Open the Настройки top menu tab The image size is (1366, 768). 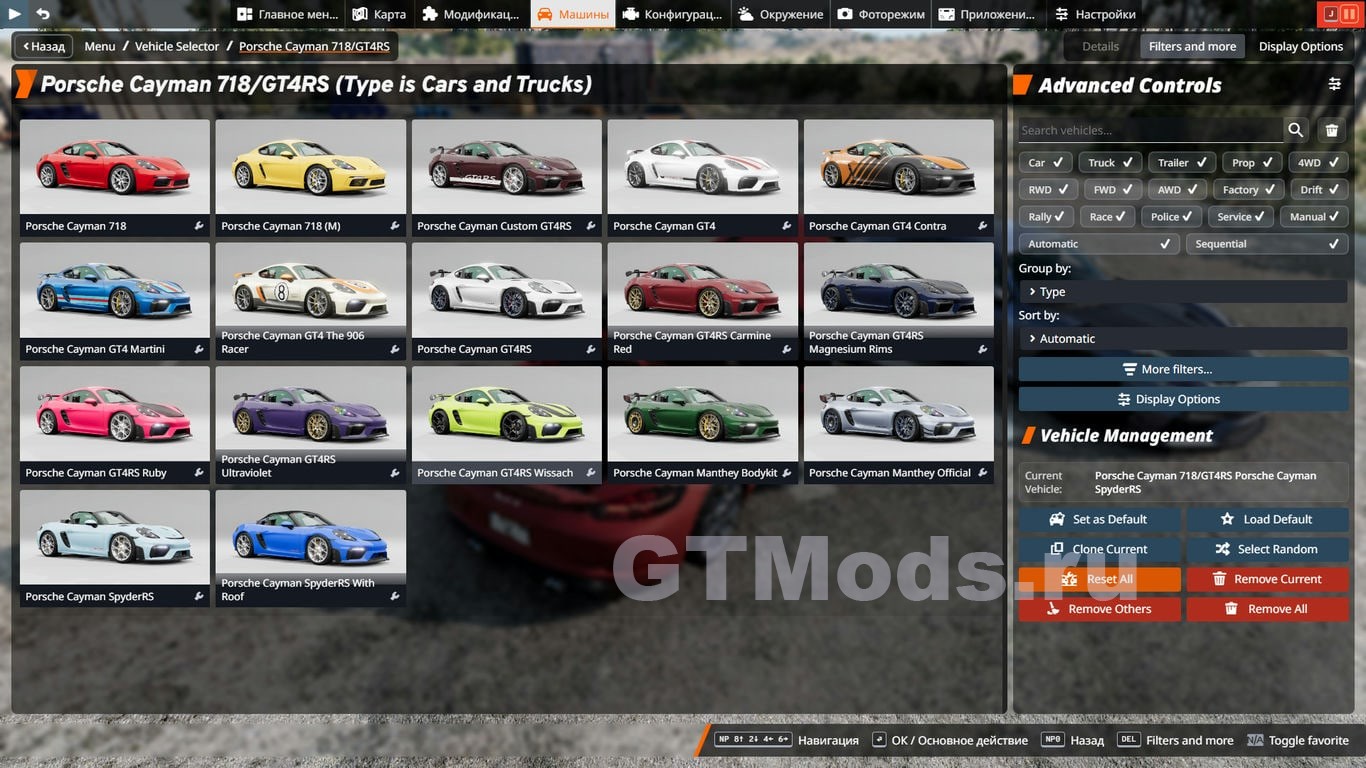tap(1095, 14)
